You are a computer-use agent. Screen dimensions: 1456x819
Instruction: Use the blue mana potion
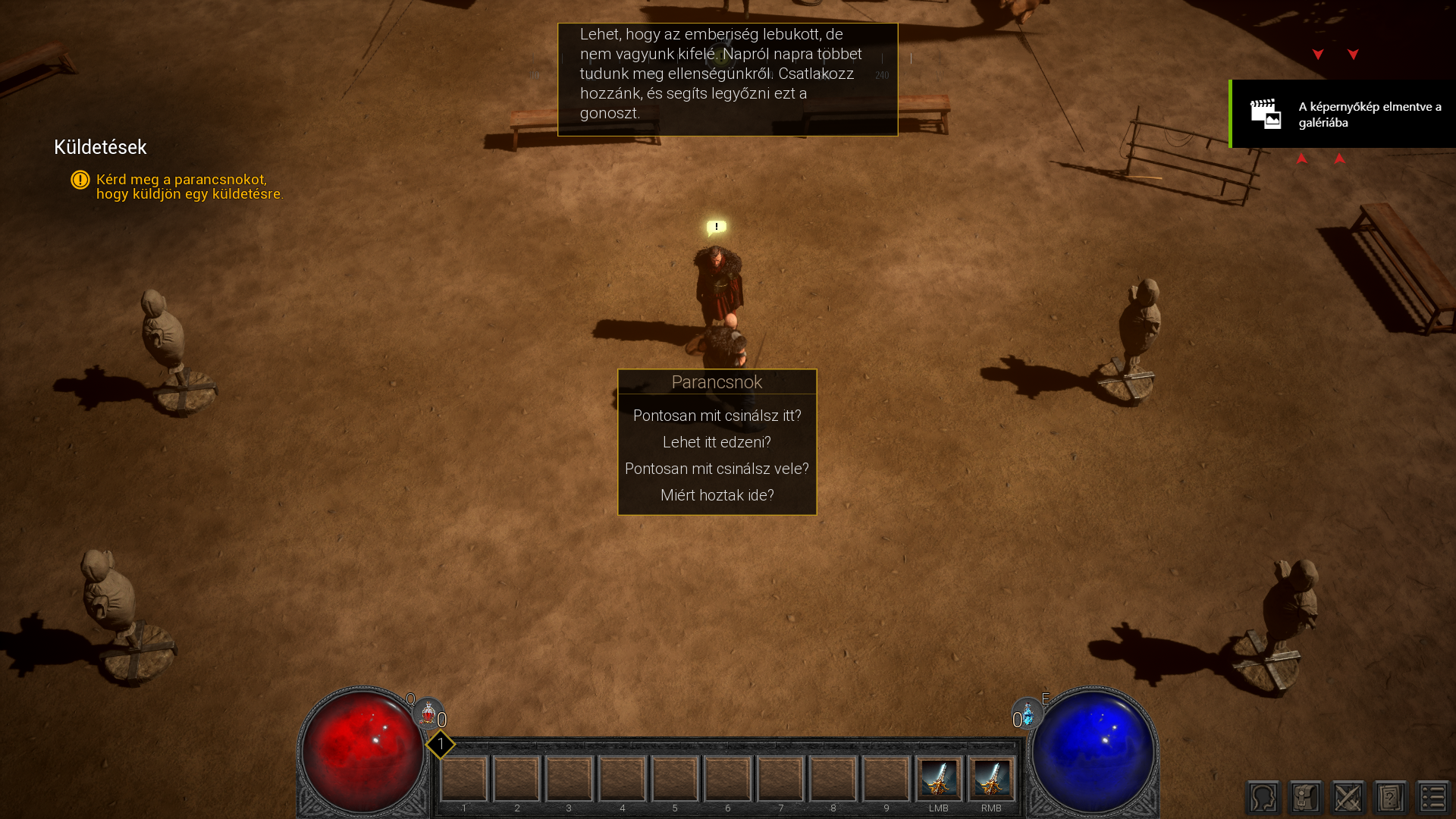point(1028,714)
